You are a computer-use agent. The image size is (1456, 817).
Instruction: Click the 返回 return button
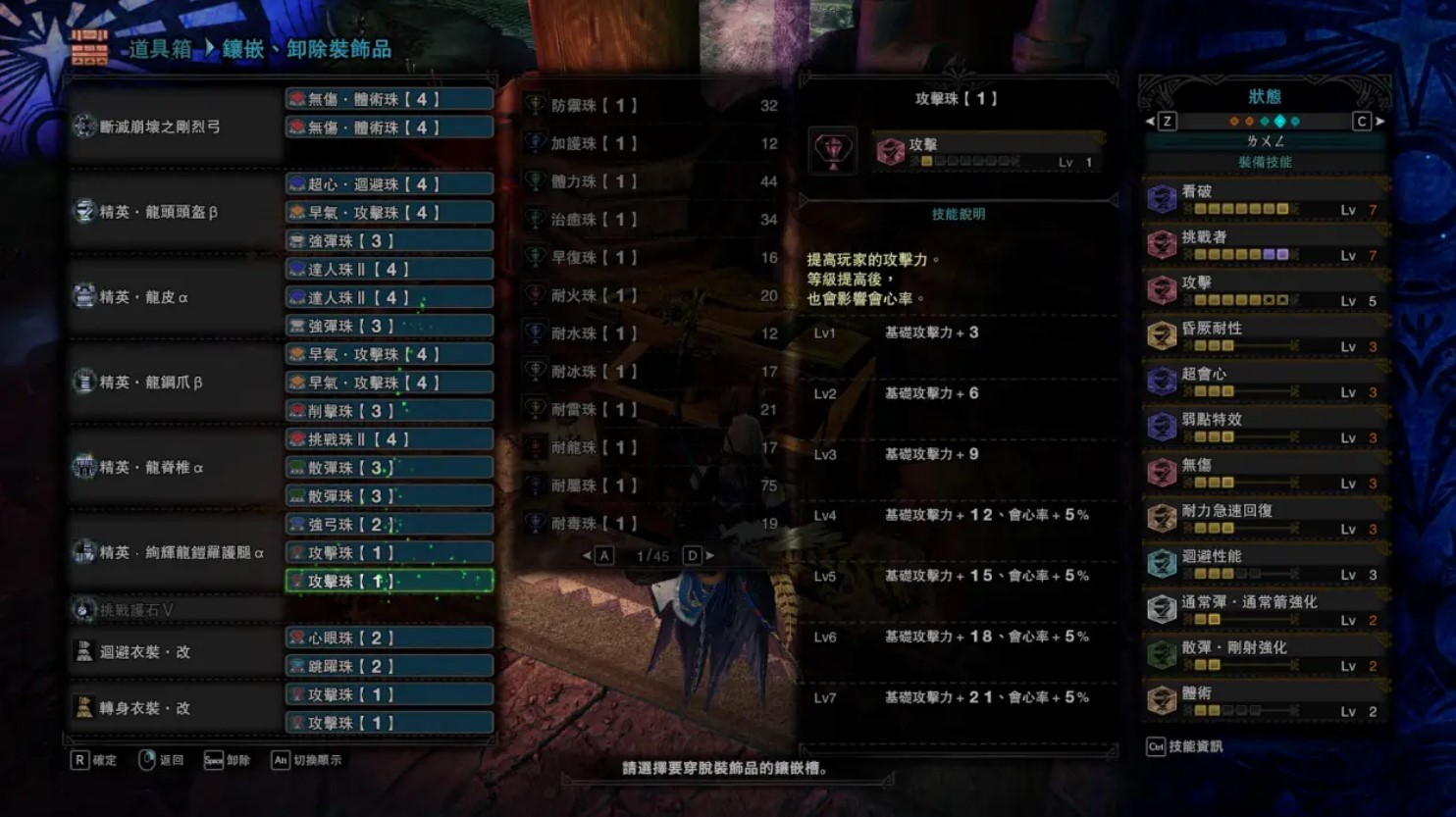coord(163,759)
